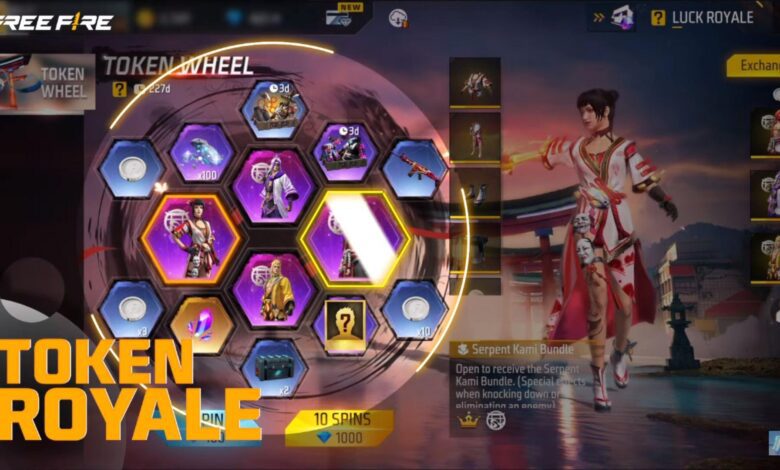Screen dimensions: 780x470
Task: Buy 10 Spins for 1000 diamonds
Action: point(339,428)
